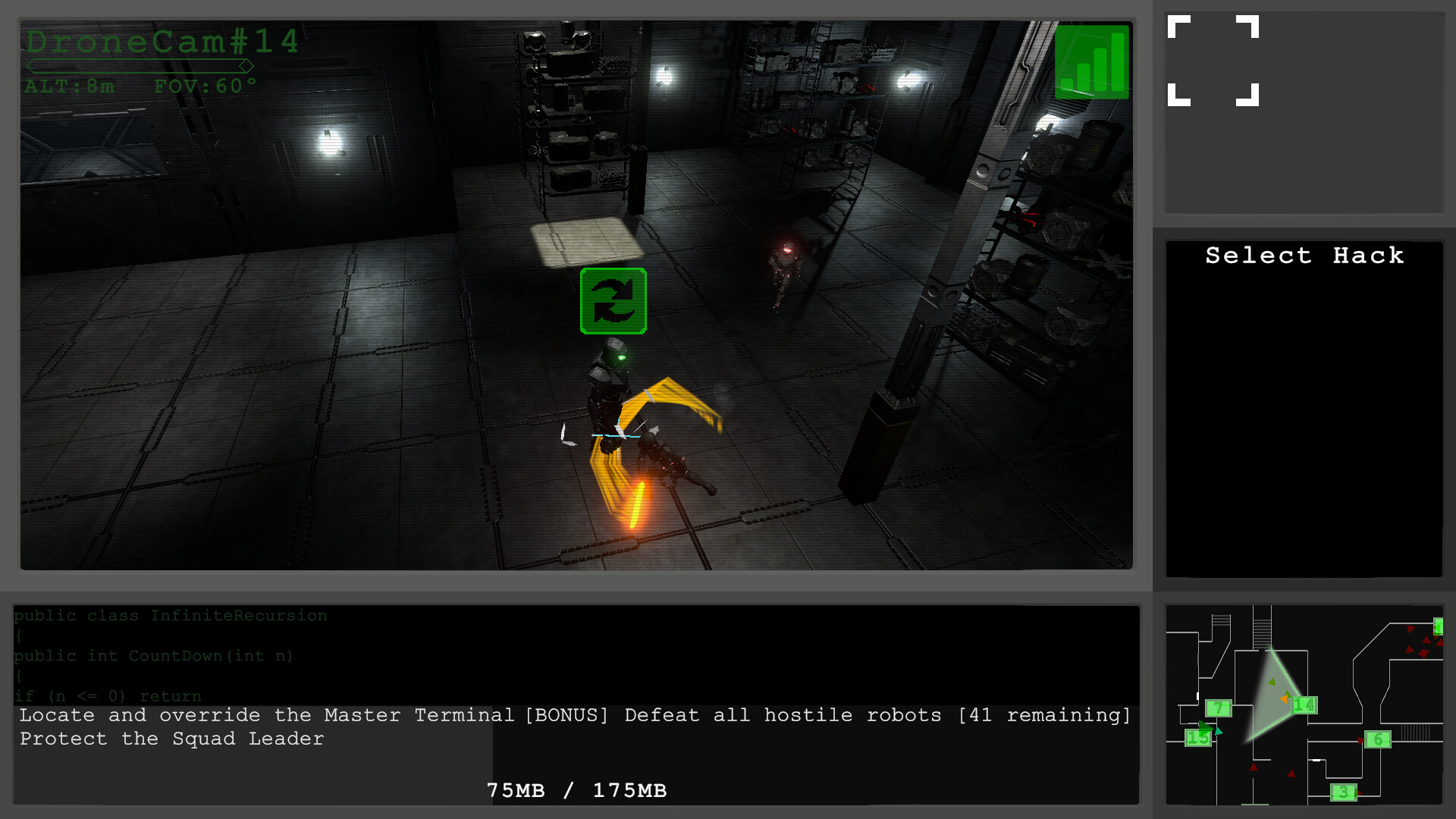Click the corner camera marker top-right of minimap
Image resolution: width=1456 pixels, height=819 pixels.
click(x=1439, y=626)
